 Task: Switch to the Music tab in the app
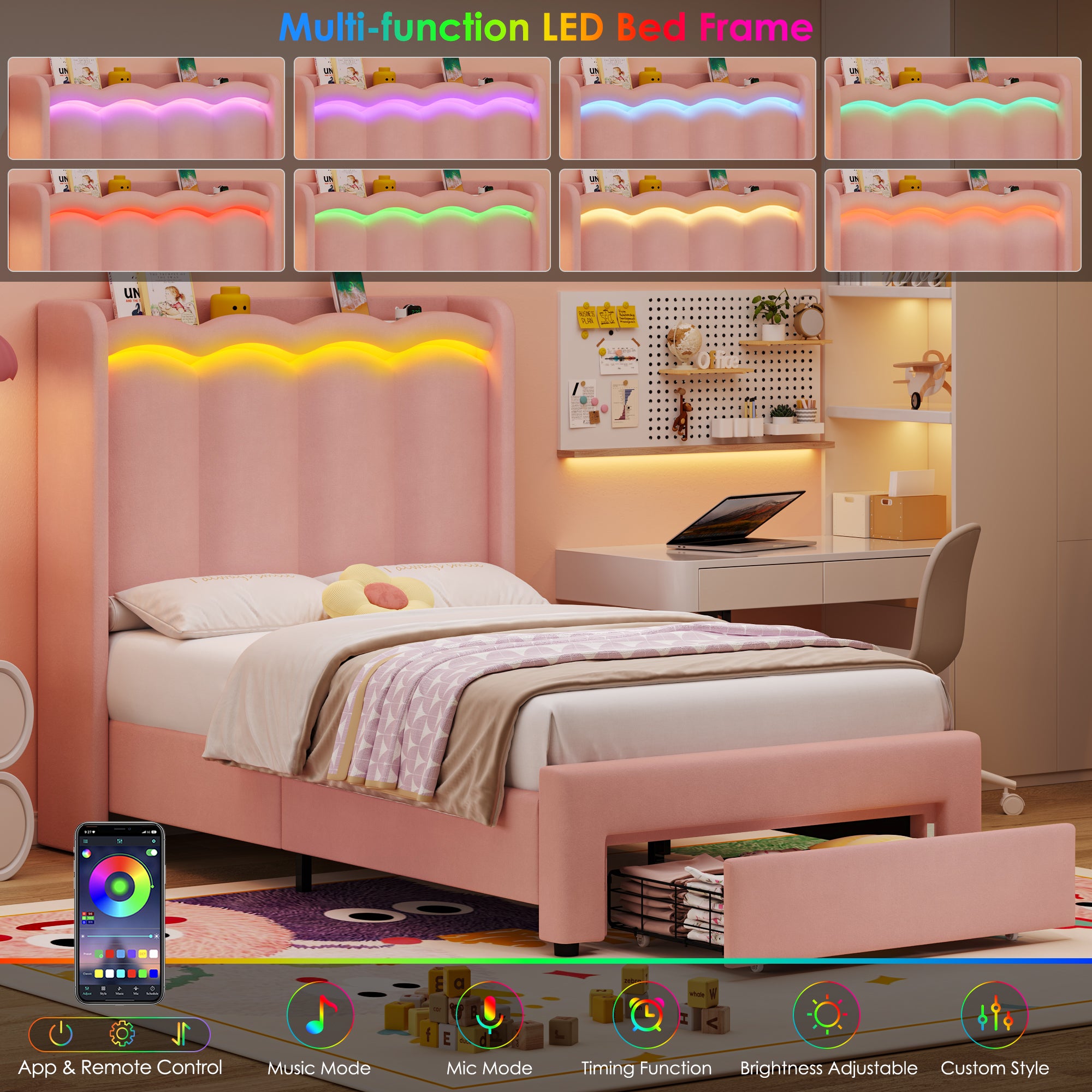(120, 990)
